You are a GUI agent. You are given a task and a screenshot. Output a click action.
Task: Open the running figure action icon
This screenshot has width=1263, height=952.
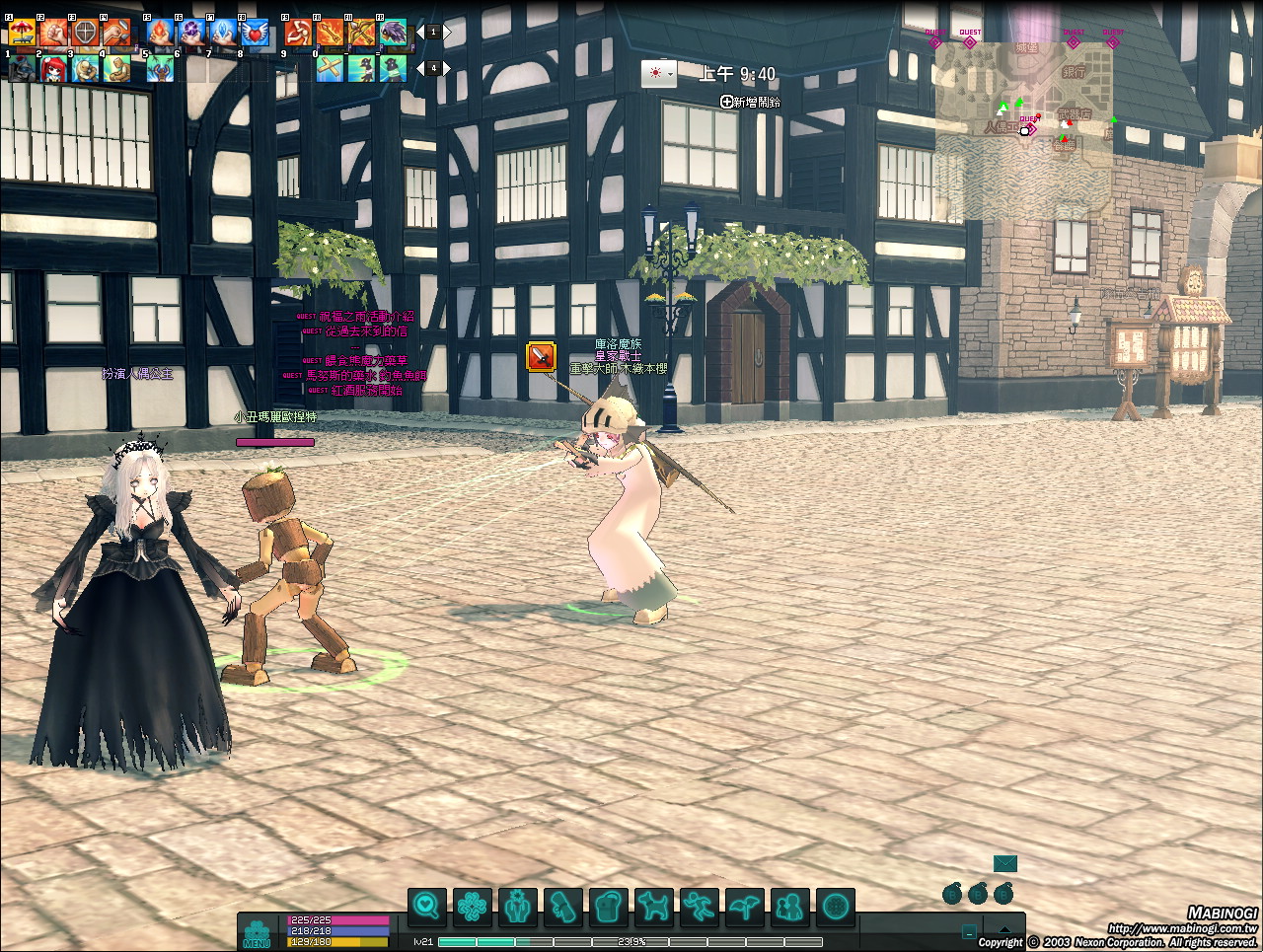(700, 905)
